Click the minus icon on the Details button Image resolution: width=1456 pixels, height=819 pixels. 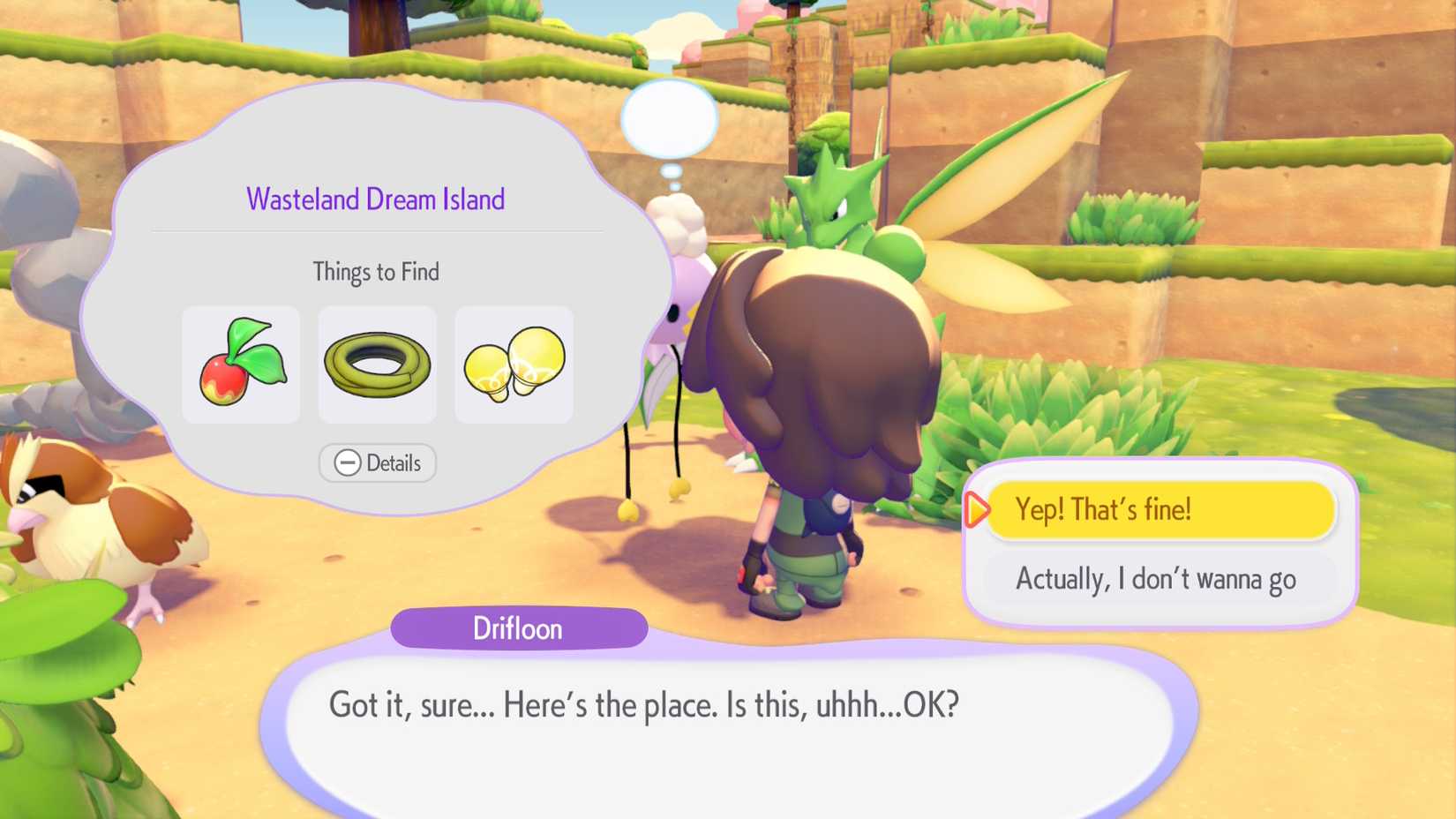[348, 462]
